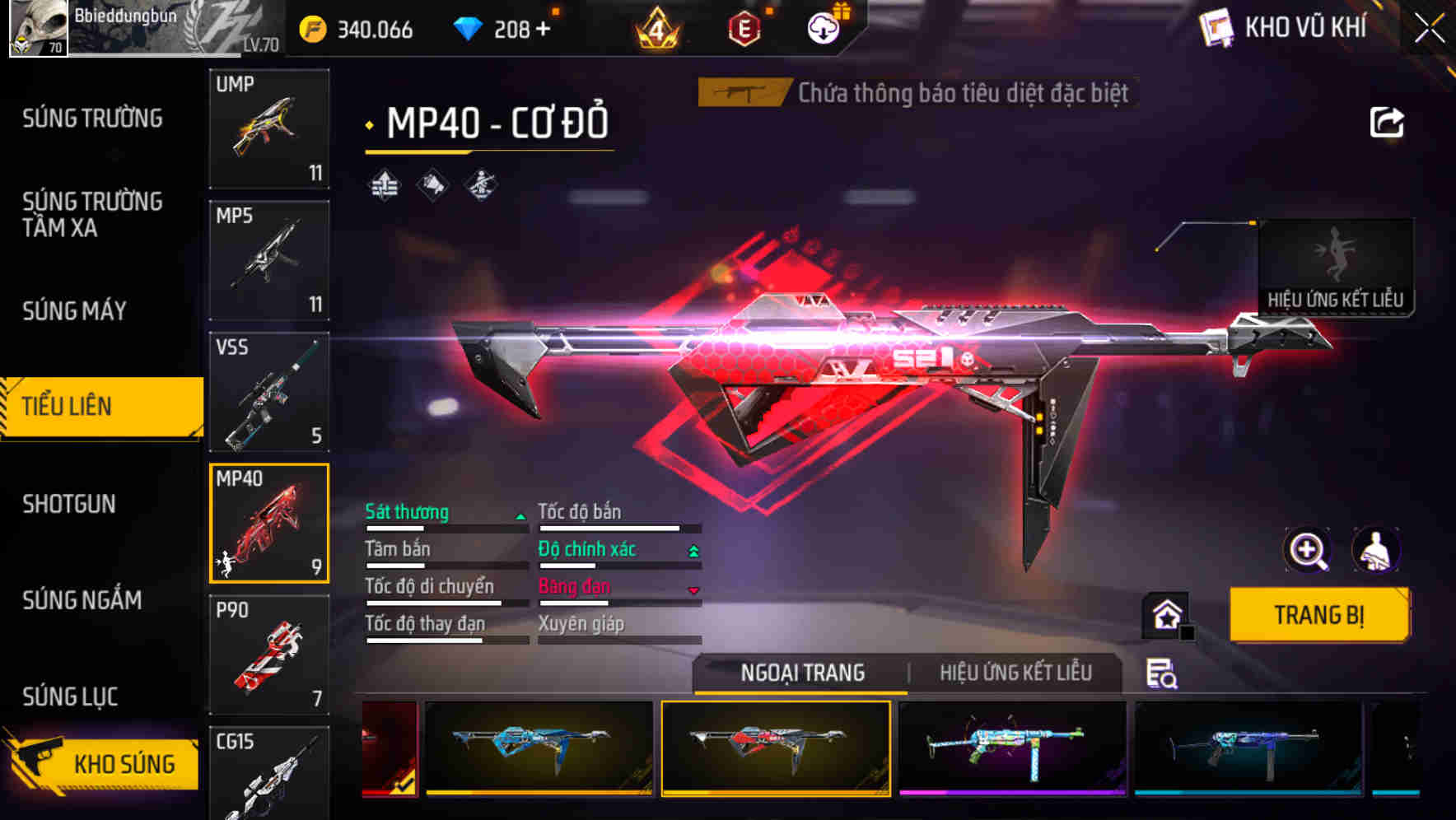This screenshot has width=1456, height=820.
Task: Click the share icon at the top right
Action: [x=1388, y=121]
